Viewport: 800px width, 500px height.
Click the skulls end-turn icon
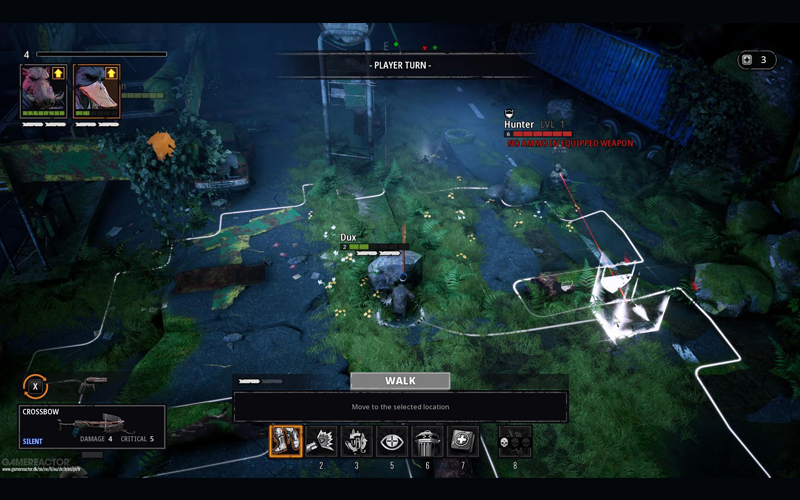click(x=515, y=441)
